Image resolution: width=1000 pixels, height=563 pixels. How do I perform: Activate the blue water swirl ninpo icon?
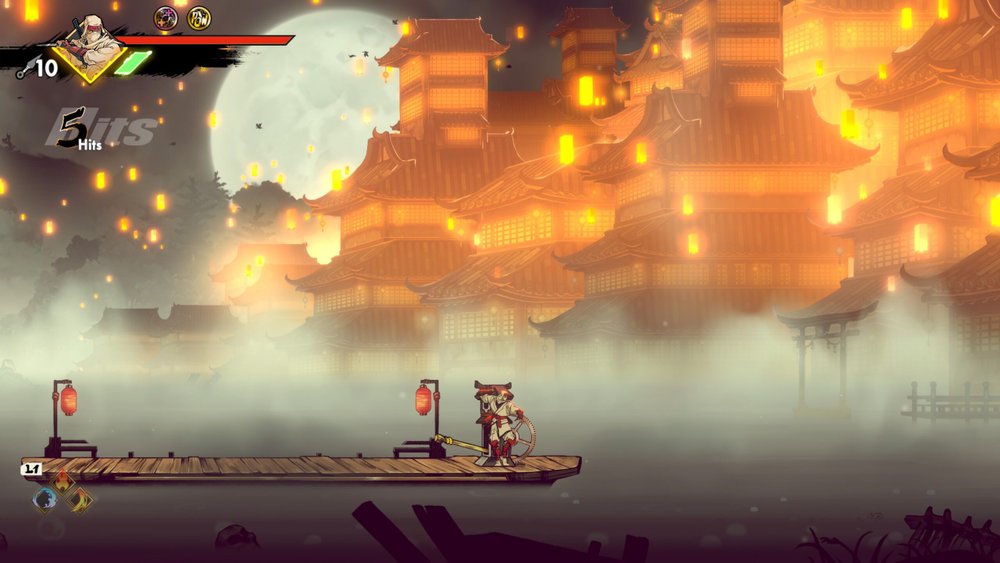(x=45, y=498)
